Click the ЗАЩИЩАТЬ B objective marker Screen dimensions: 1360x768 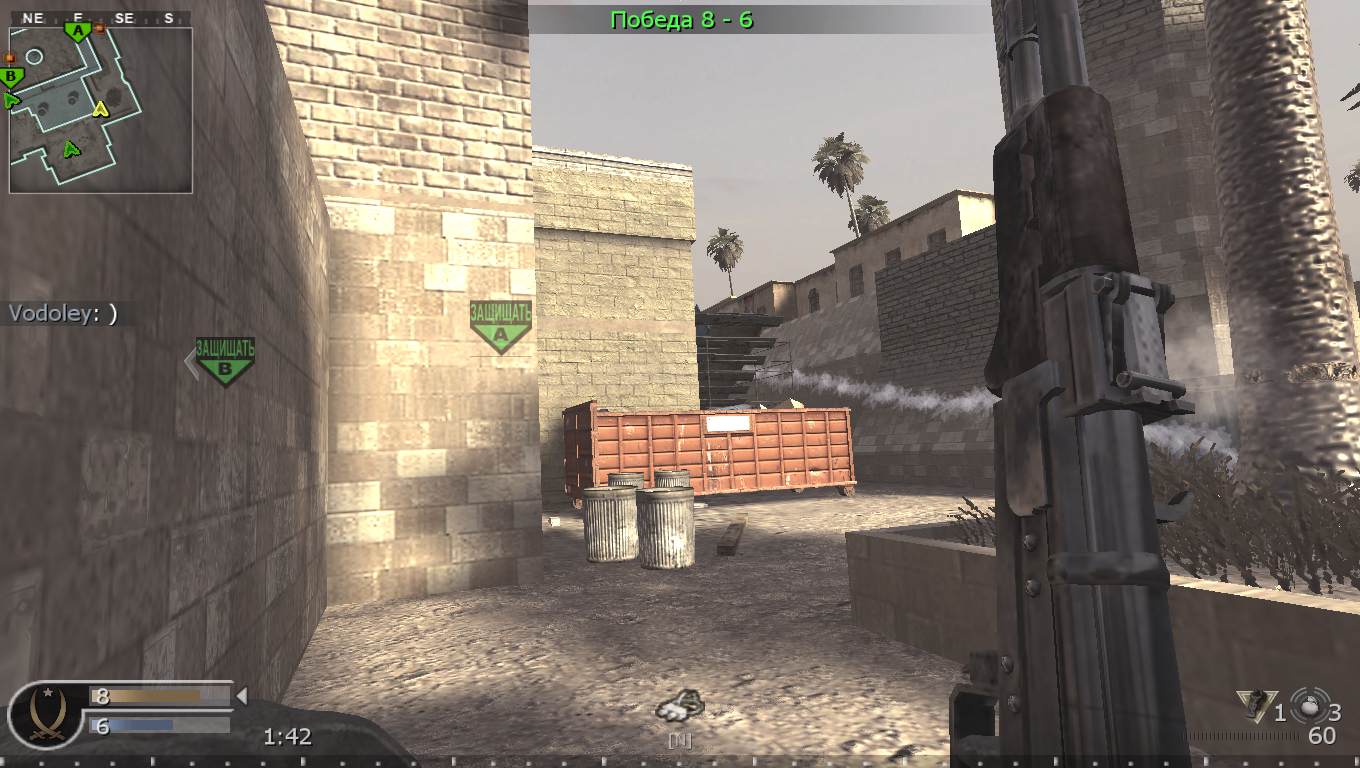point(225,362)
